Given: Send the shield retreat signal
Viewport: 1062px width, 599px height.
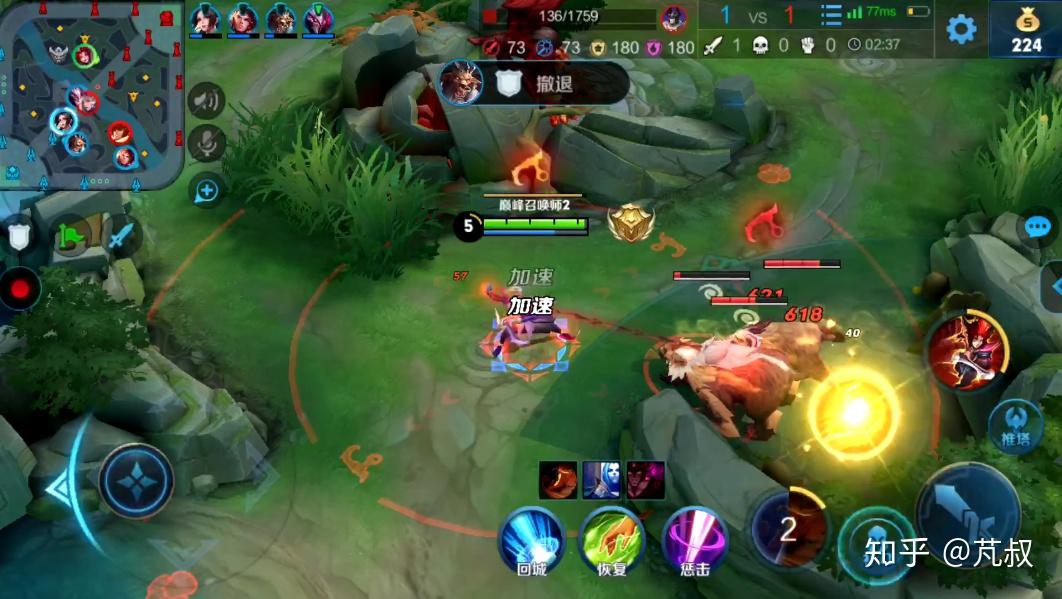Looking at the screenshot, I should click(19, 236).
